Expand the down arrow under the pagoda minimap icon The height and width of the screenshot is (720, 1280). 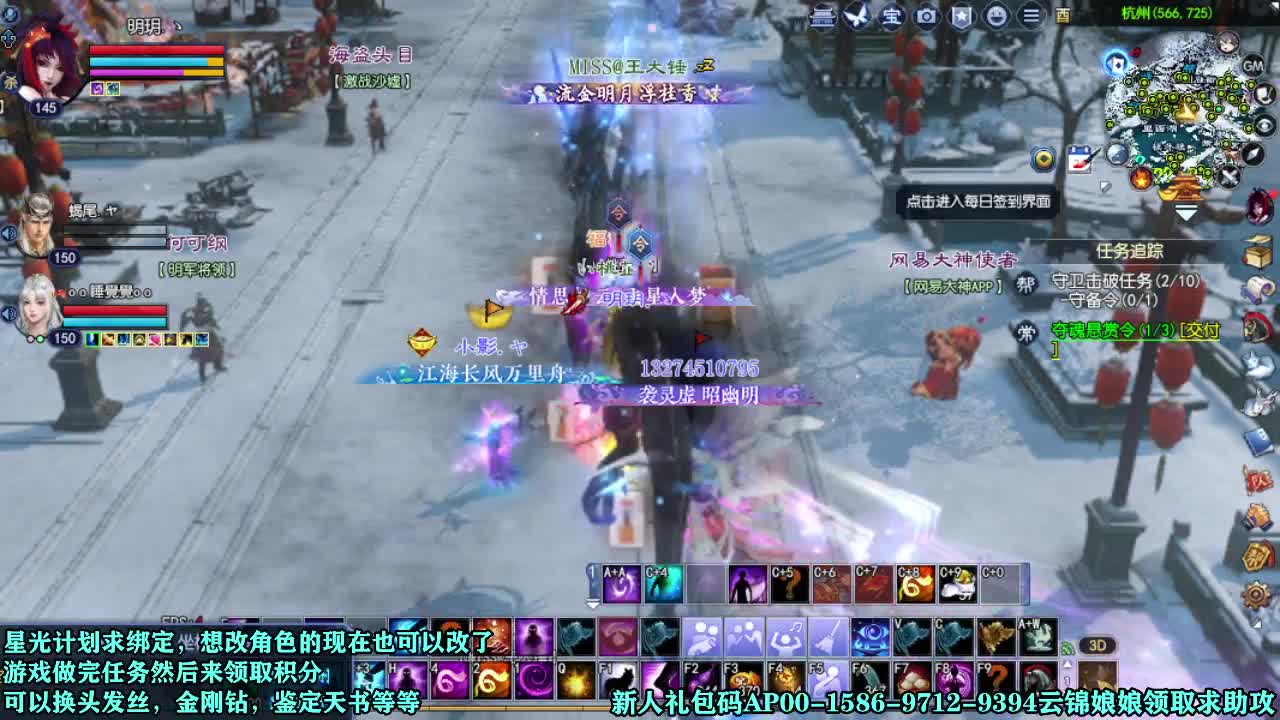1188,212
